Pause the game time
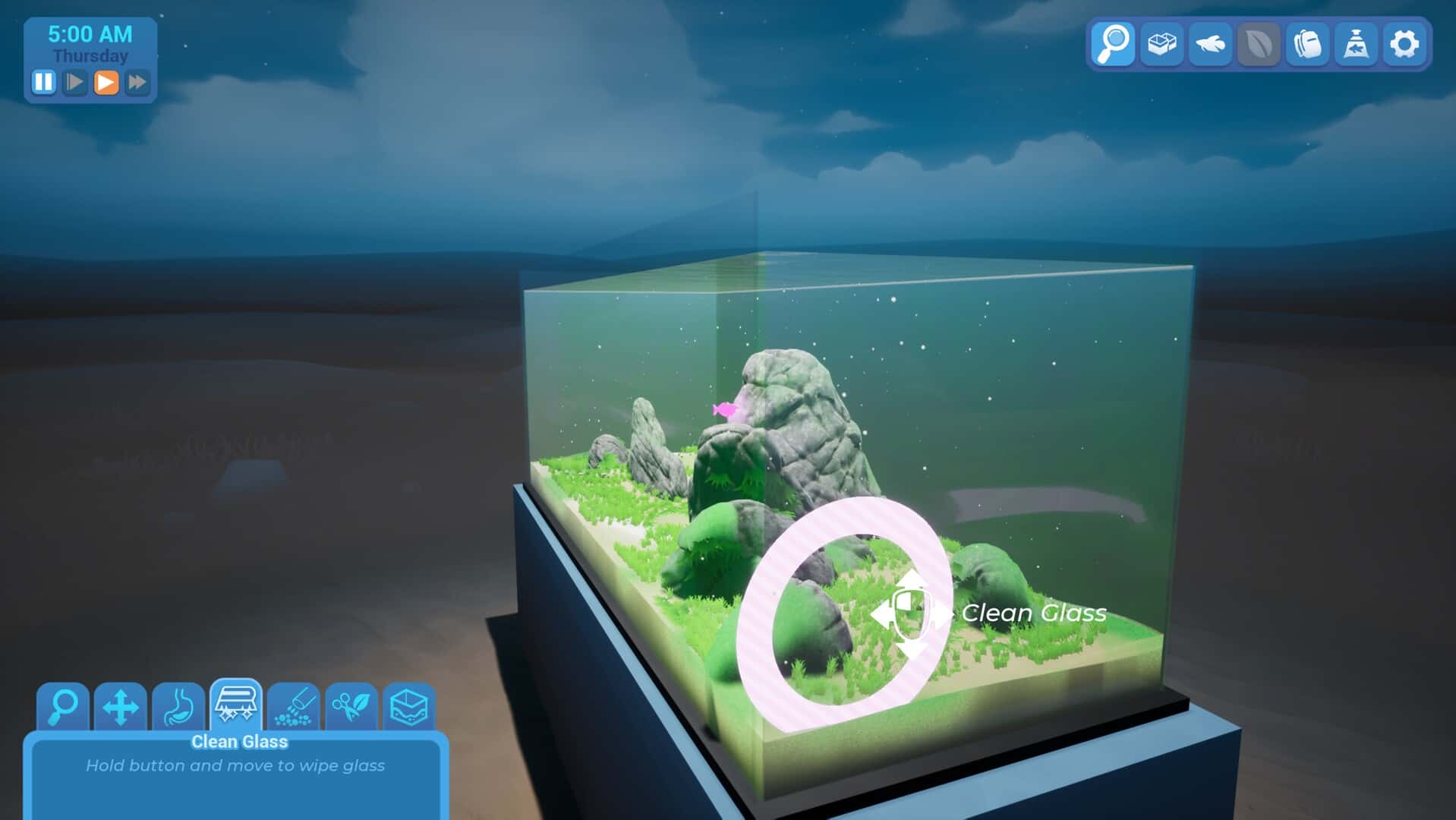This screenshot has width=1456, height=820. coord(43,82)
